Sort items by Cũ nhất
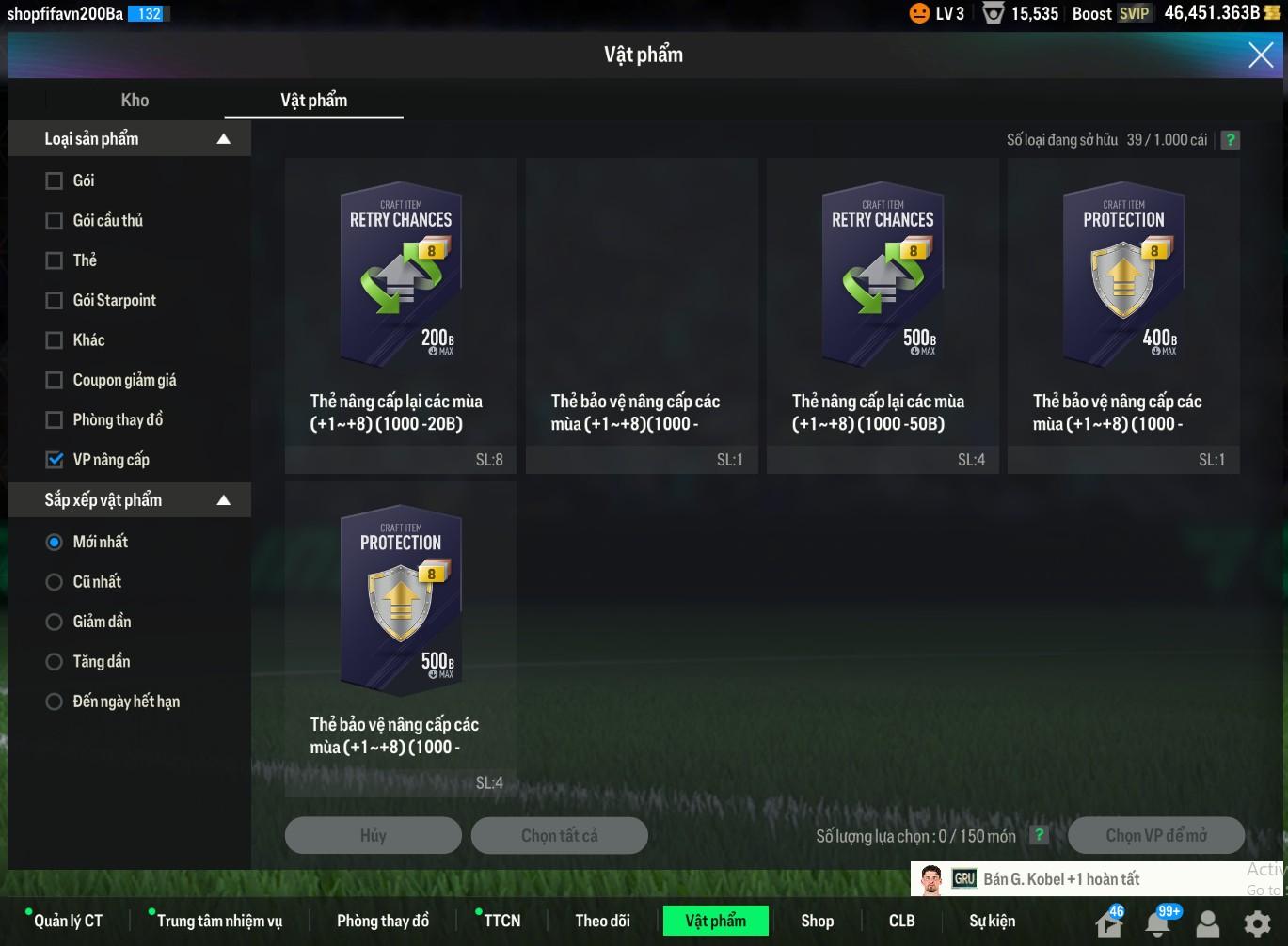Screen dimensions: 1288x946 tap(55, 582)
